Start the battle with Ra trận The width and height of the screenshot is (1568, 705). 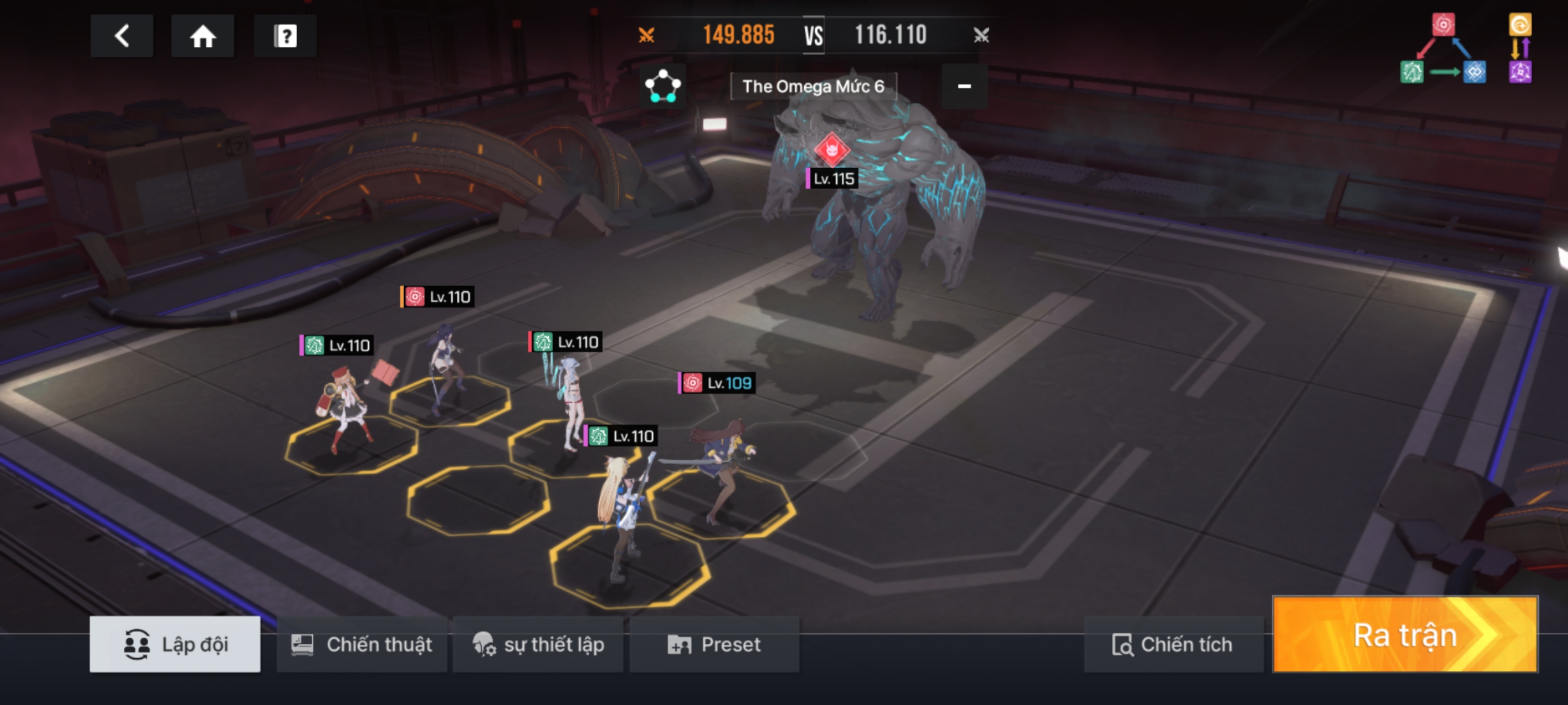point(1405,635)
